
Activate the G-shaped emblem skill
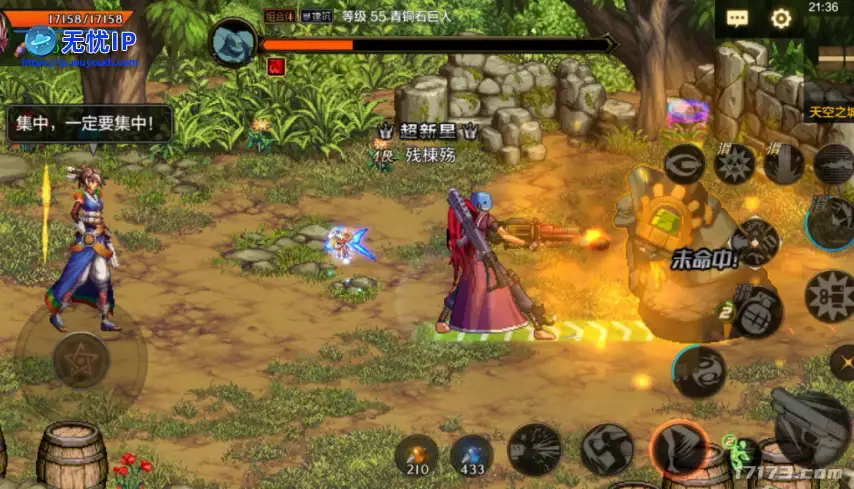pyautogui.click(x=686, y=164)
